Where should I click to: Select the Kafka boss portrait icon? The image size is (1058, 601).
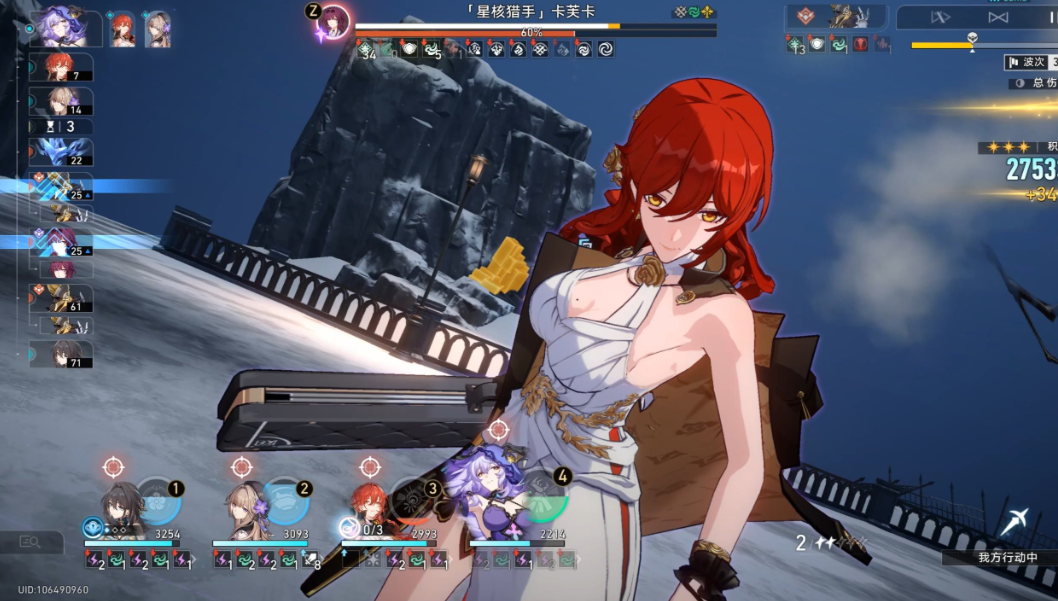coord(335,22)
